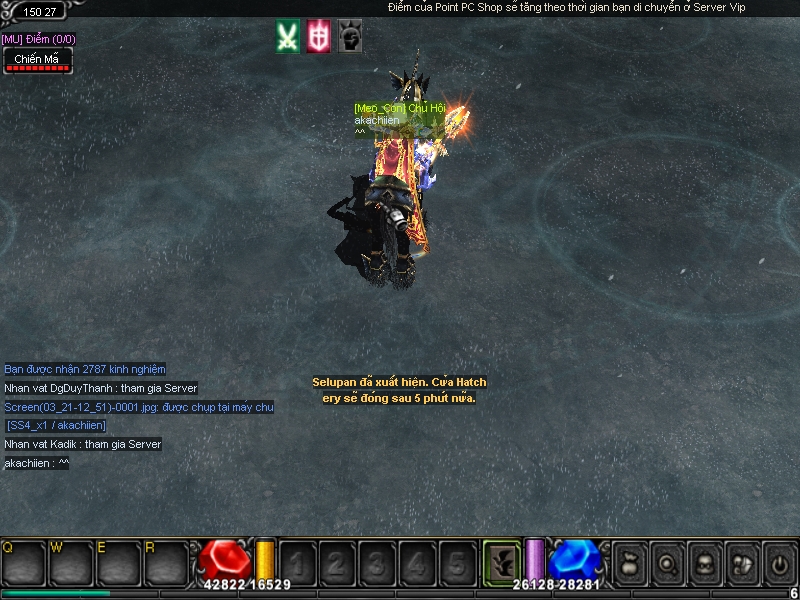Click the chat line "akachiien : ^^"
This screenshot has width=800, height=600.
[37, 463]
